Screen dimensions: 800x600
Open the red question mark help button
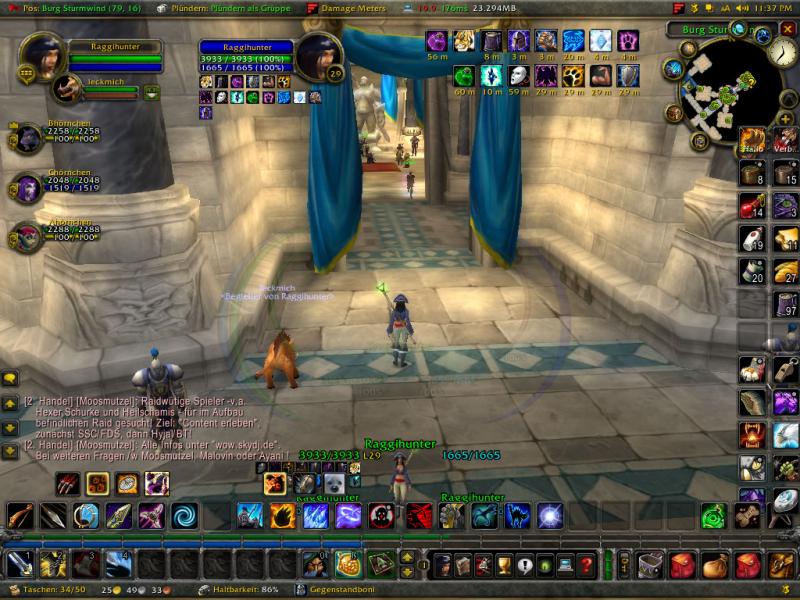coord(588,564)
